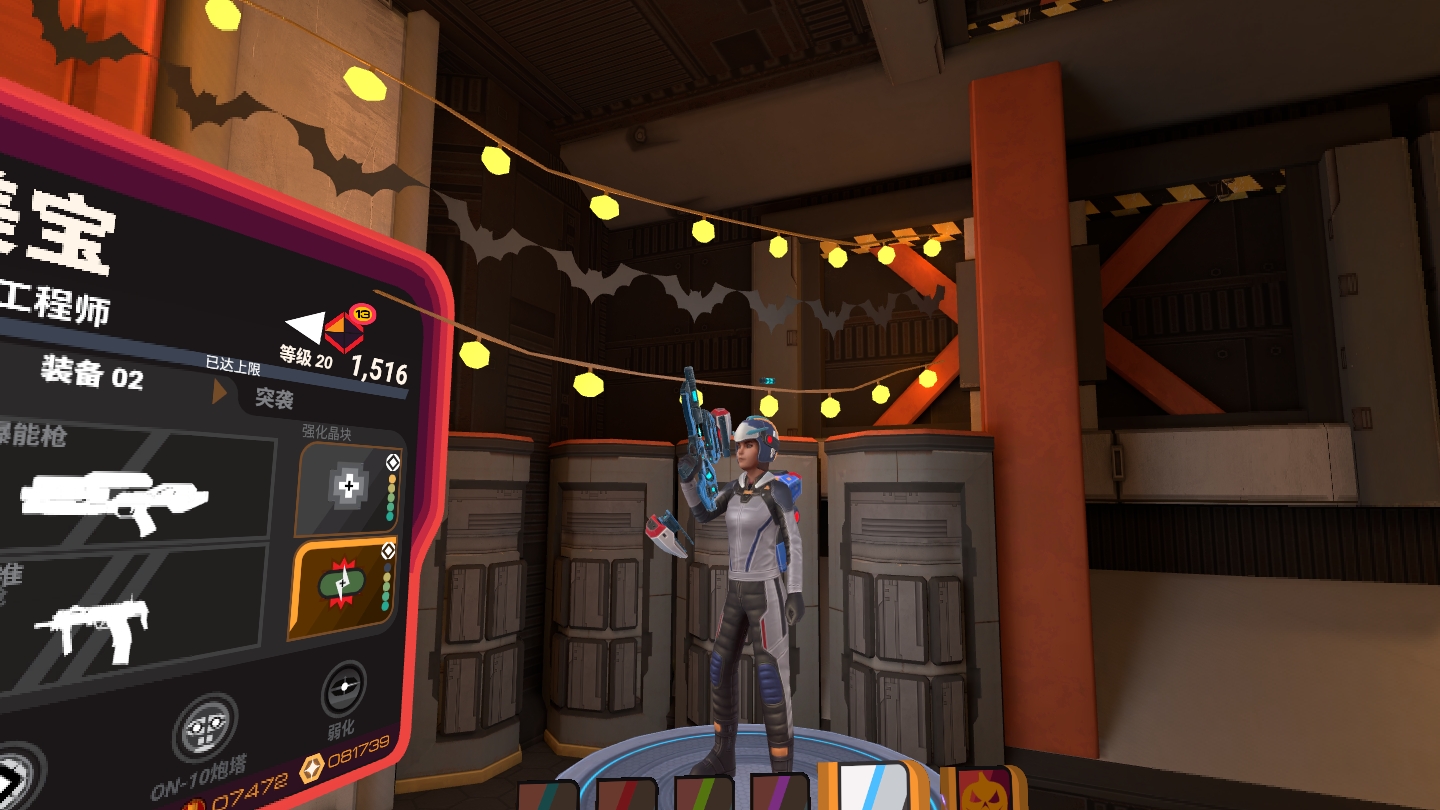Switch to the 突袭 tab
This screenshot has height=810, width=1440.
[274, 398]
